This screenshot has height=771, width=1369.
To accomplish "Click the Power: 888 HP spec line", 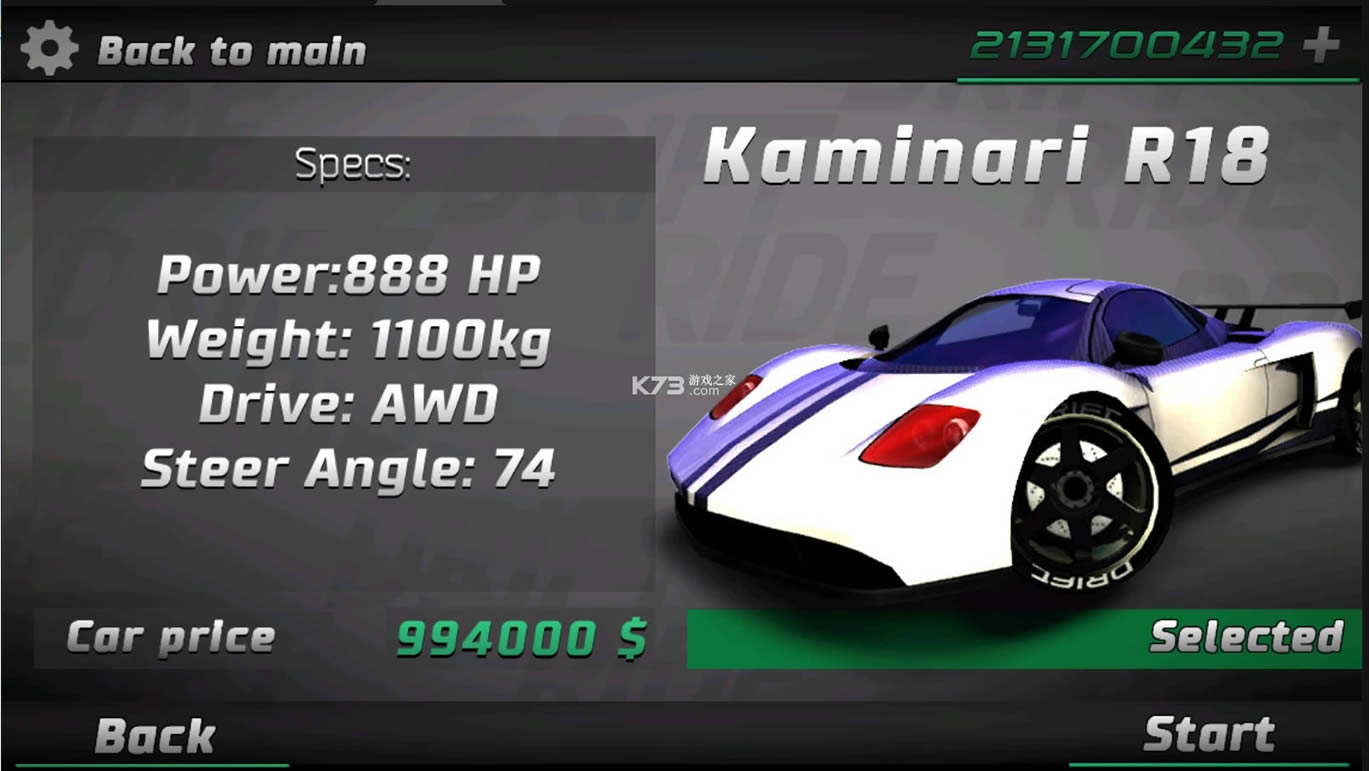I will 350,272.
